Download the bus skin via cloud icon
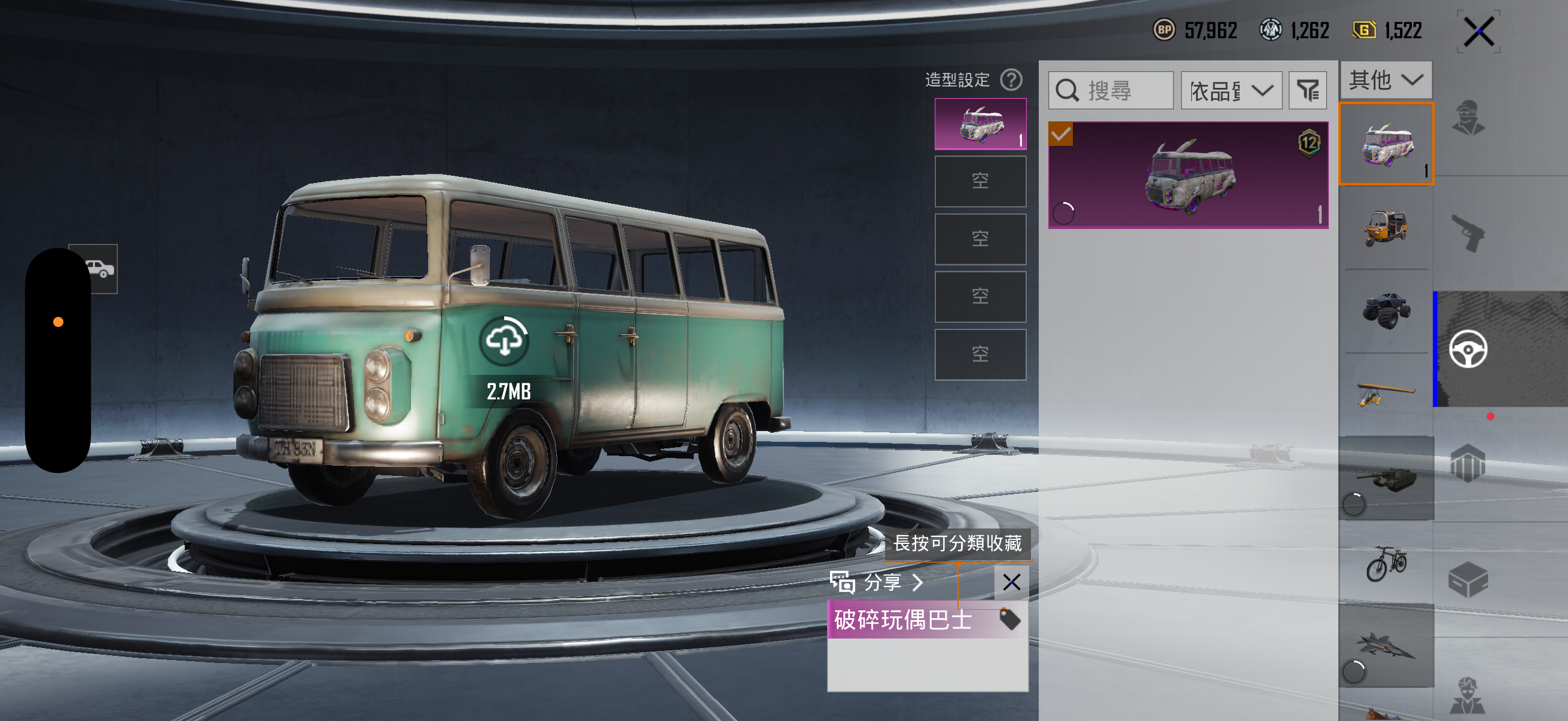1568x721 pixels. coord(505,340)
